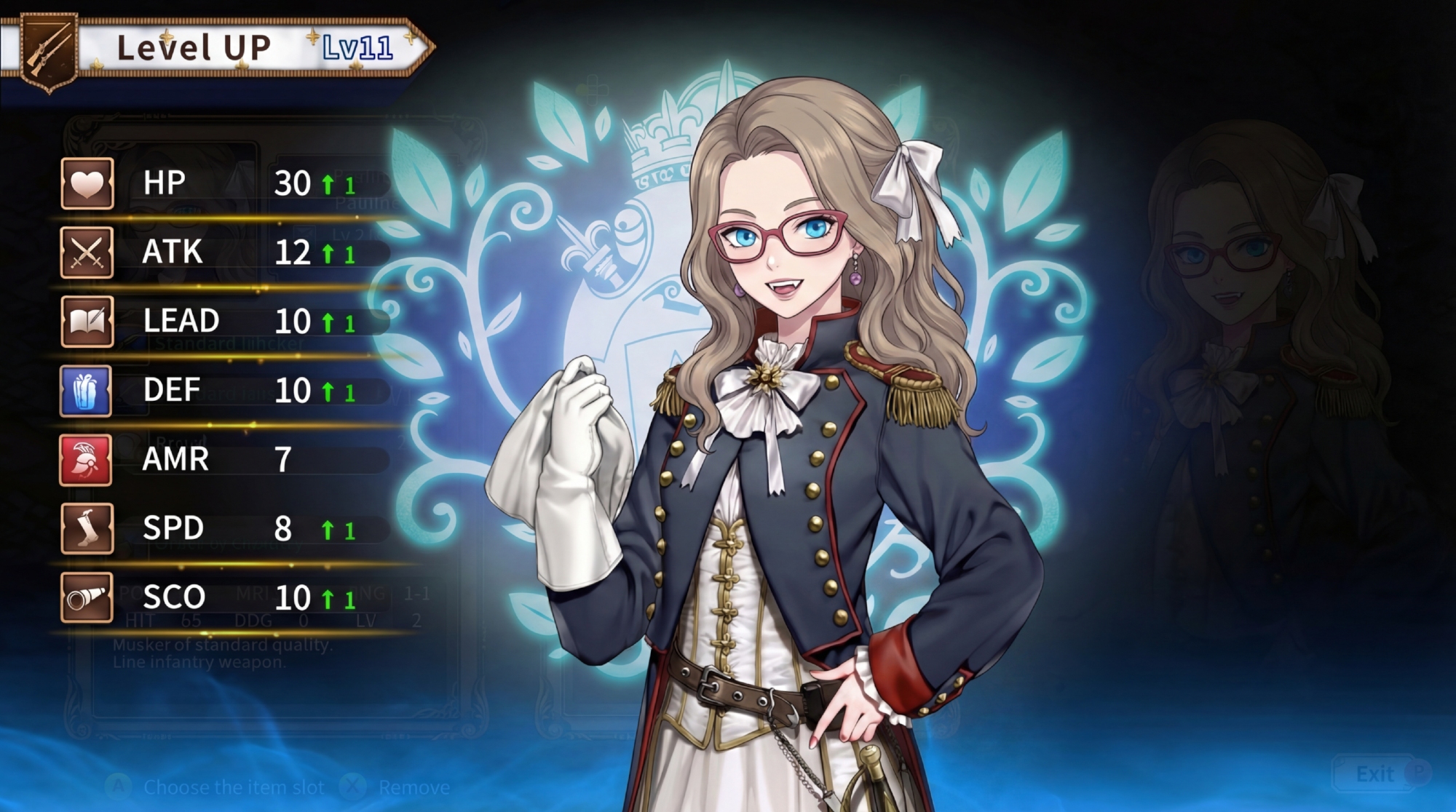The image size is (1456, 812).
Task: Select the SCO spyglass icon
Action: tap(87, 598)
